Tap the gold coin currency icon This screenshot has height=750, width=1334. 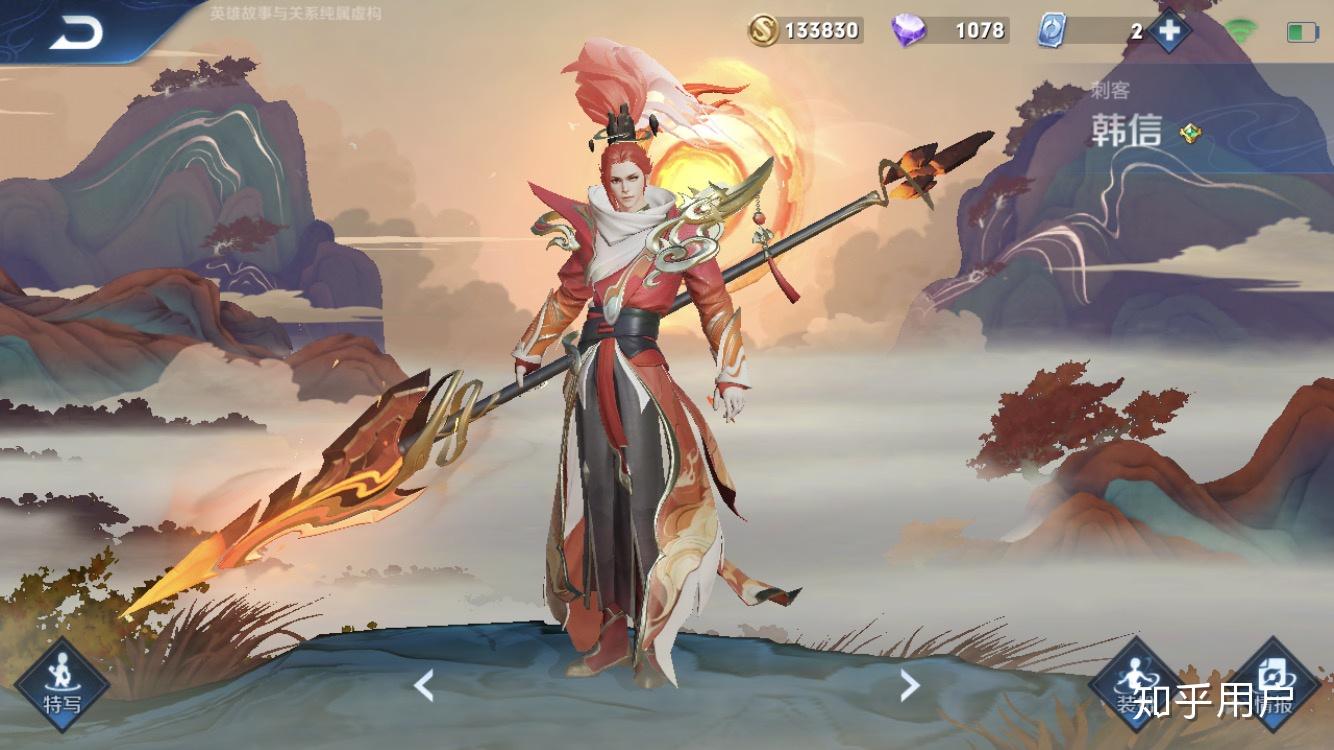point(764,30)
